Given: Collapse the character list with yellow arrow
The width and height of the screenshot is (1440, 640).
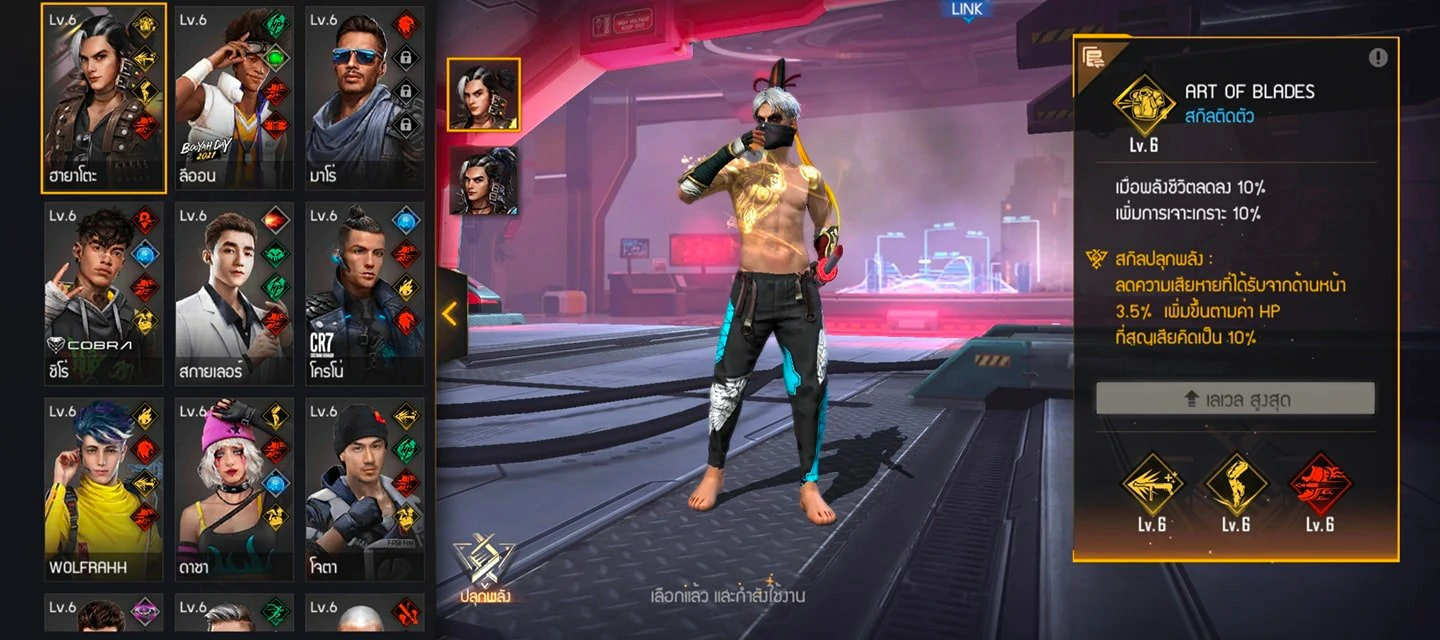Looking at the screenshot, I should coord(450,314).
